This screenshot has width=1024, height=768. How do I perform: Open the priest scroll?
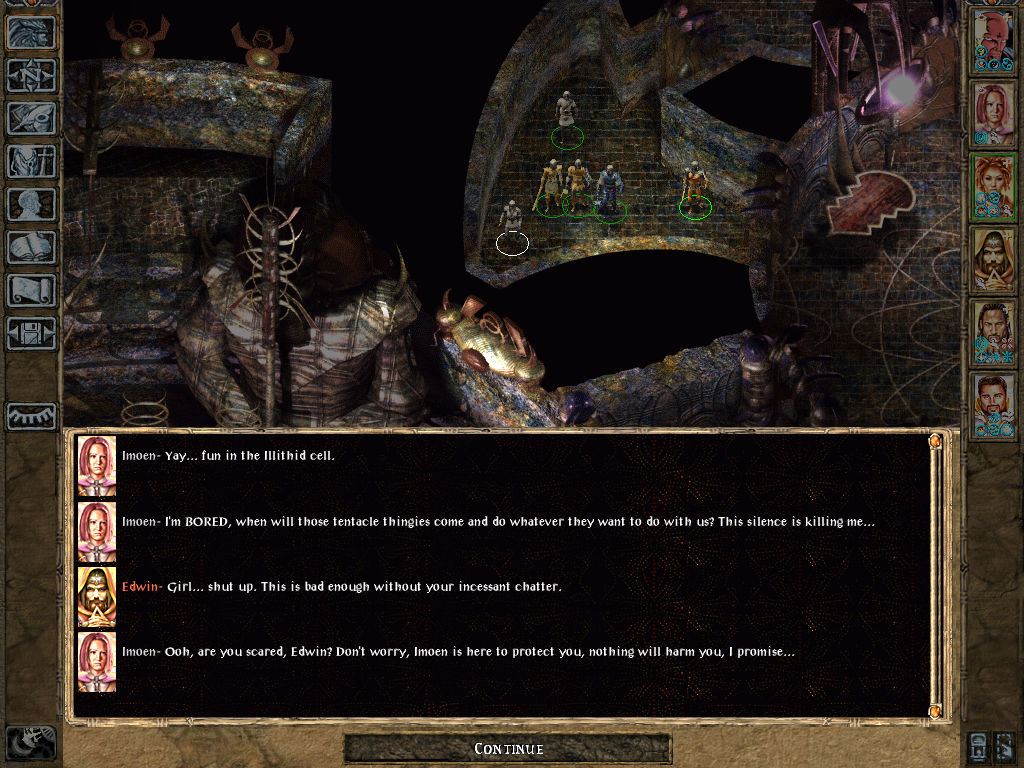31,290
